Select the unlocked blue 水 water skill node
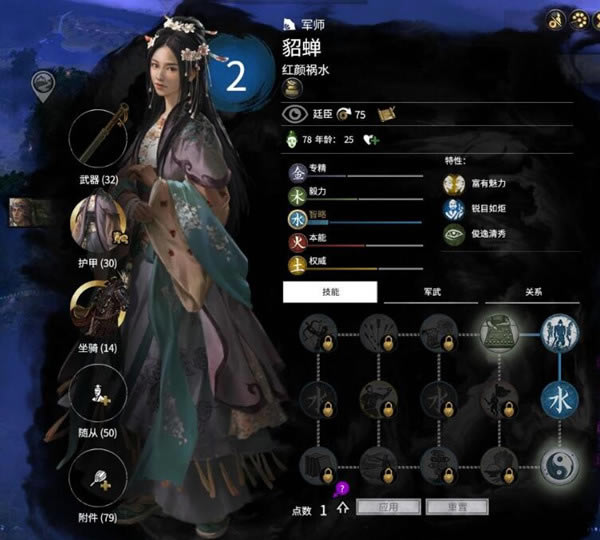This screenshot has width=600, height=540. pos(558,398)
